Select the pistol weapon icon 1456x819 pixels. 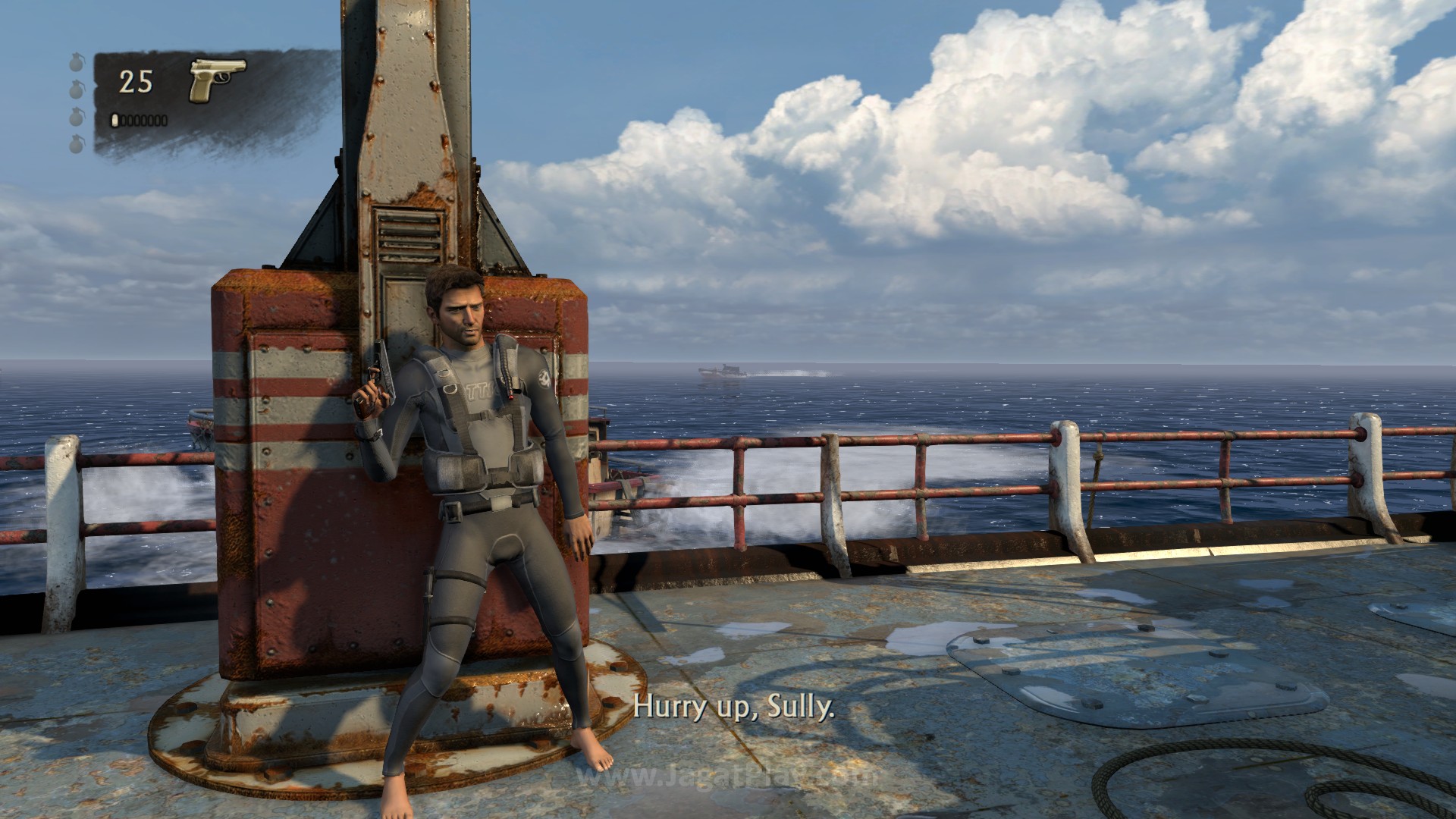[x=218, y=80]
